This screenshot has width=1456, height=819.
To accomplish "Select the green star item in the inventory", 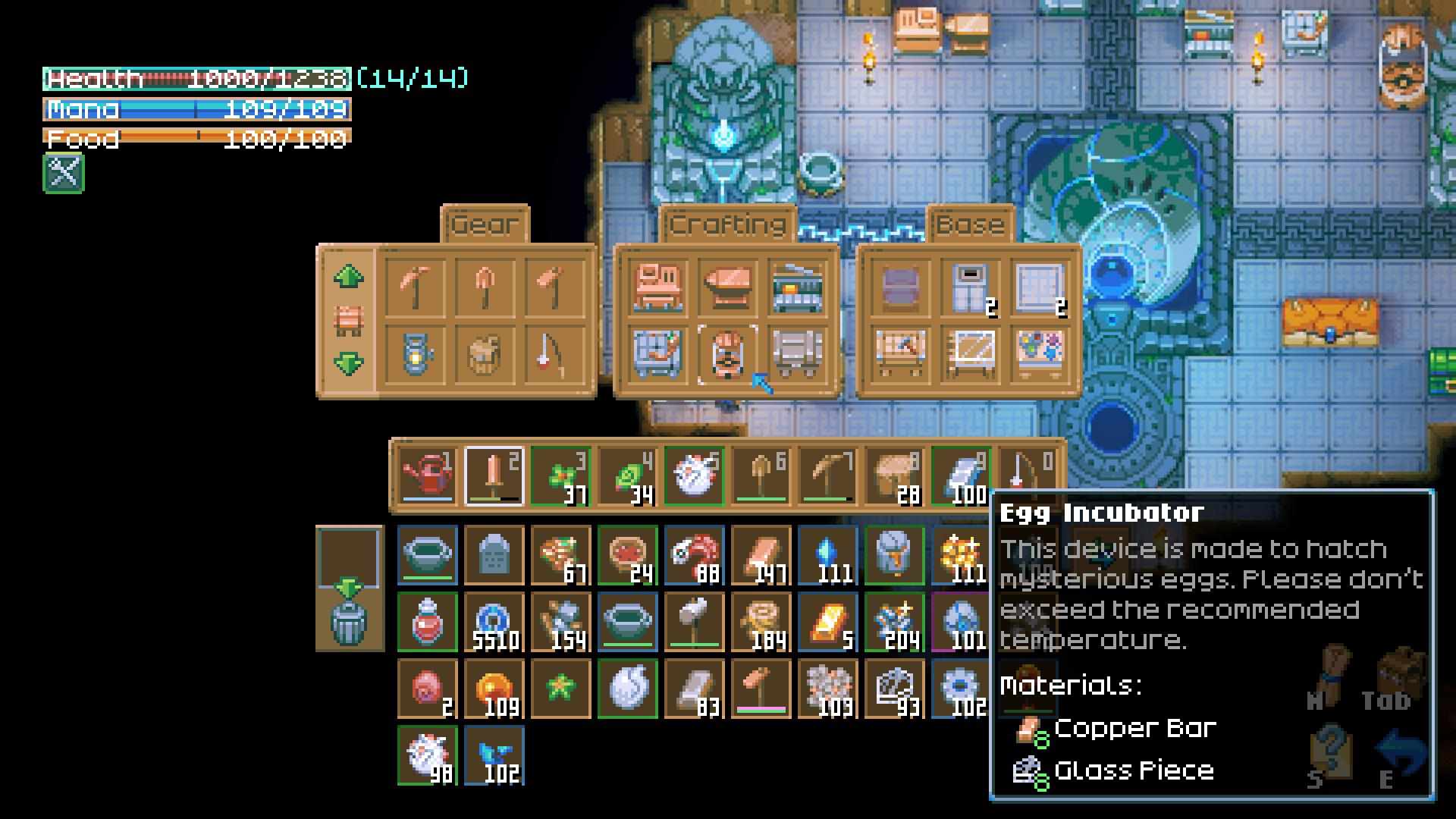I will [560, 689].
